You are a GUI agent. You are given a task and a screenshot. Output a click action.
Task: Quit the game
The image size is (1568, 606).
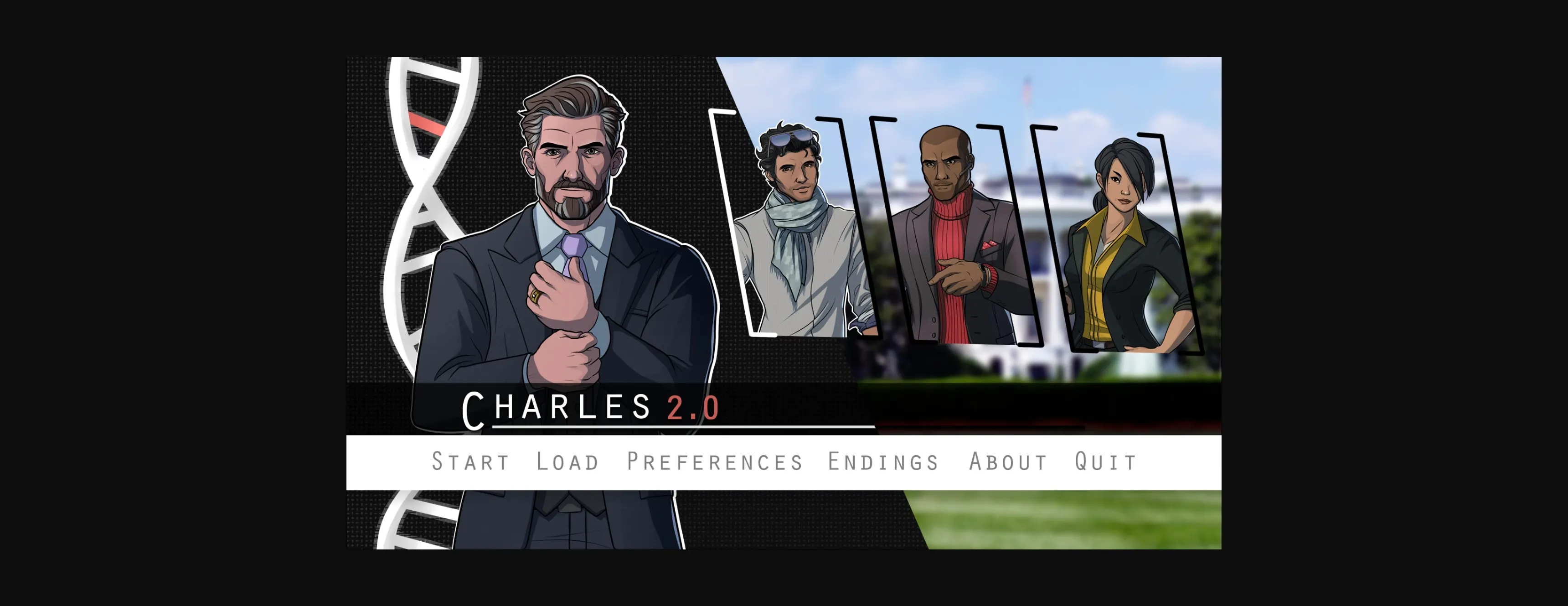coord(1104,461)
